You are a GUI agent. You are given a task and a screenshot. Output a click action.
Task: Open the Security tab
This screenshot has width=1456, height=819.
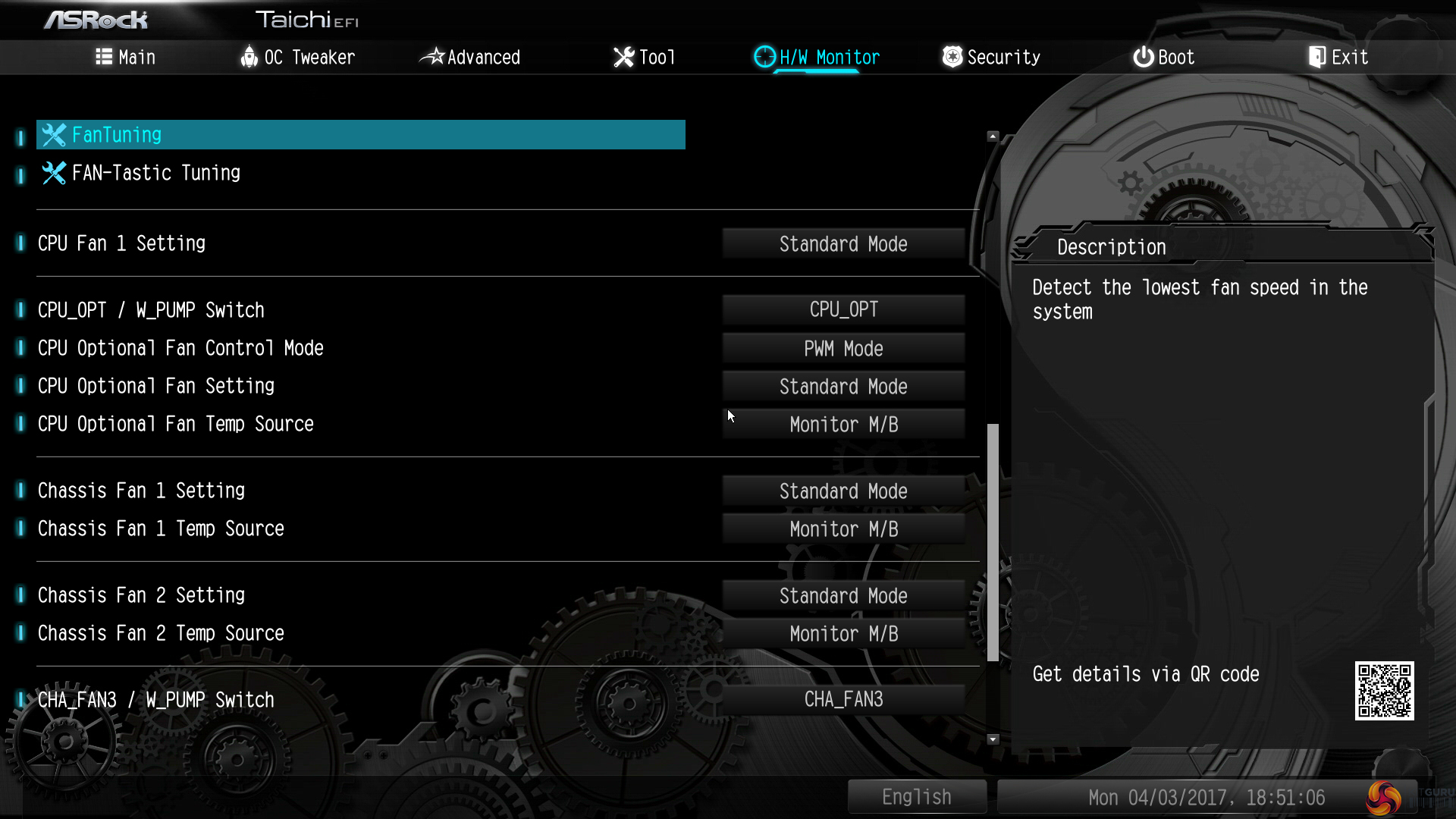(991, 57)
